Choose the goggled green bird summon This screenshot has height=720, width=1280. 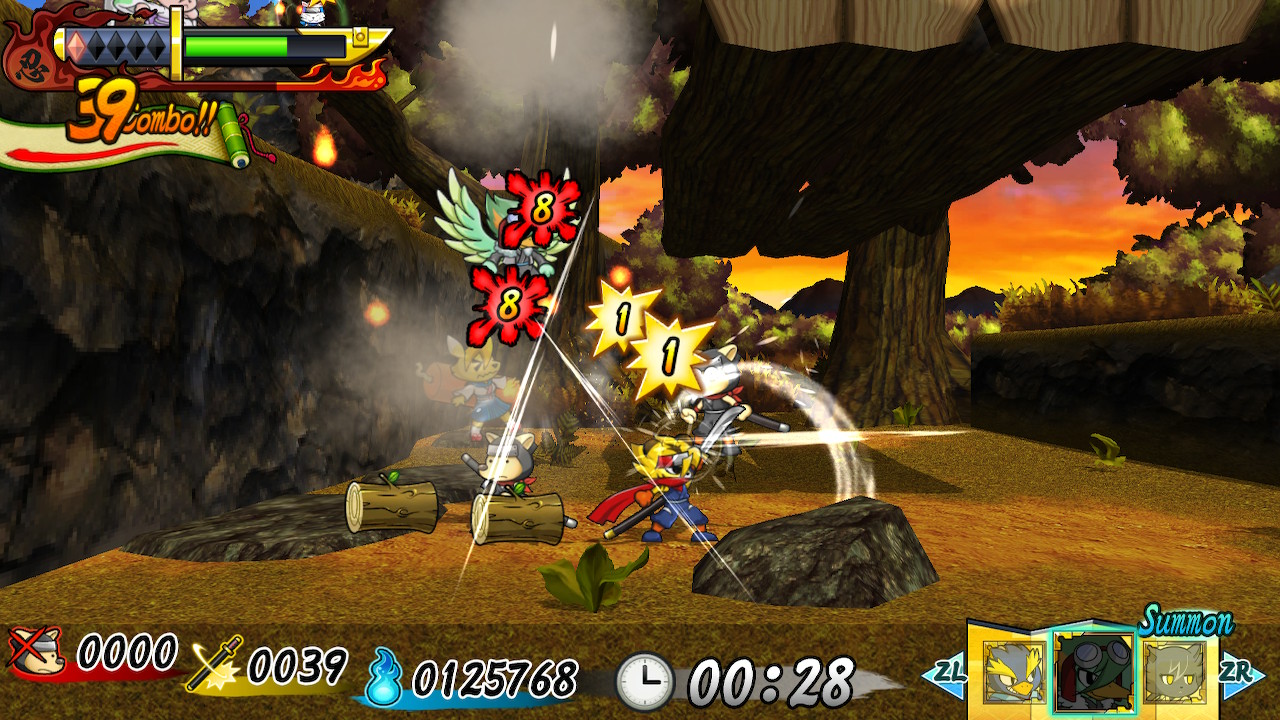[x=1093, y=672]
